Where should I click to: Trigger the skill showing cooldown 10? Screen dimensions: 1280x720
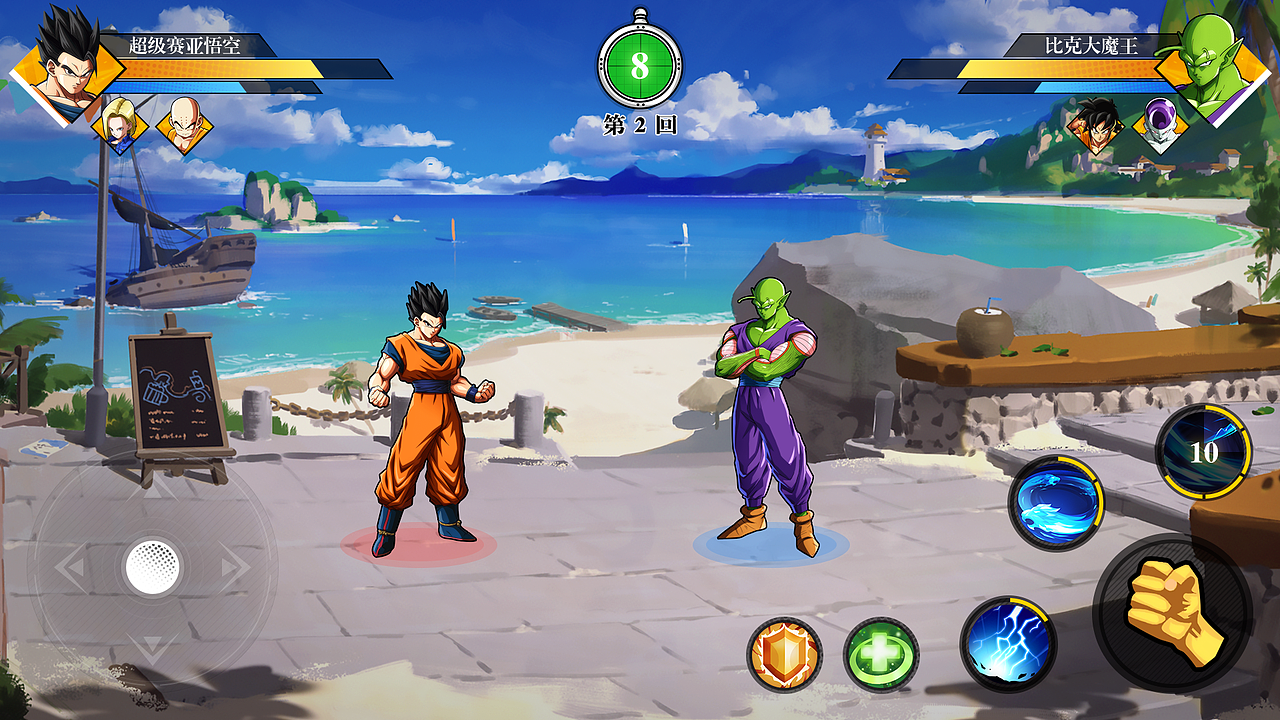(x=1203, y=452)
